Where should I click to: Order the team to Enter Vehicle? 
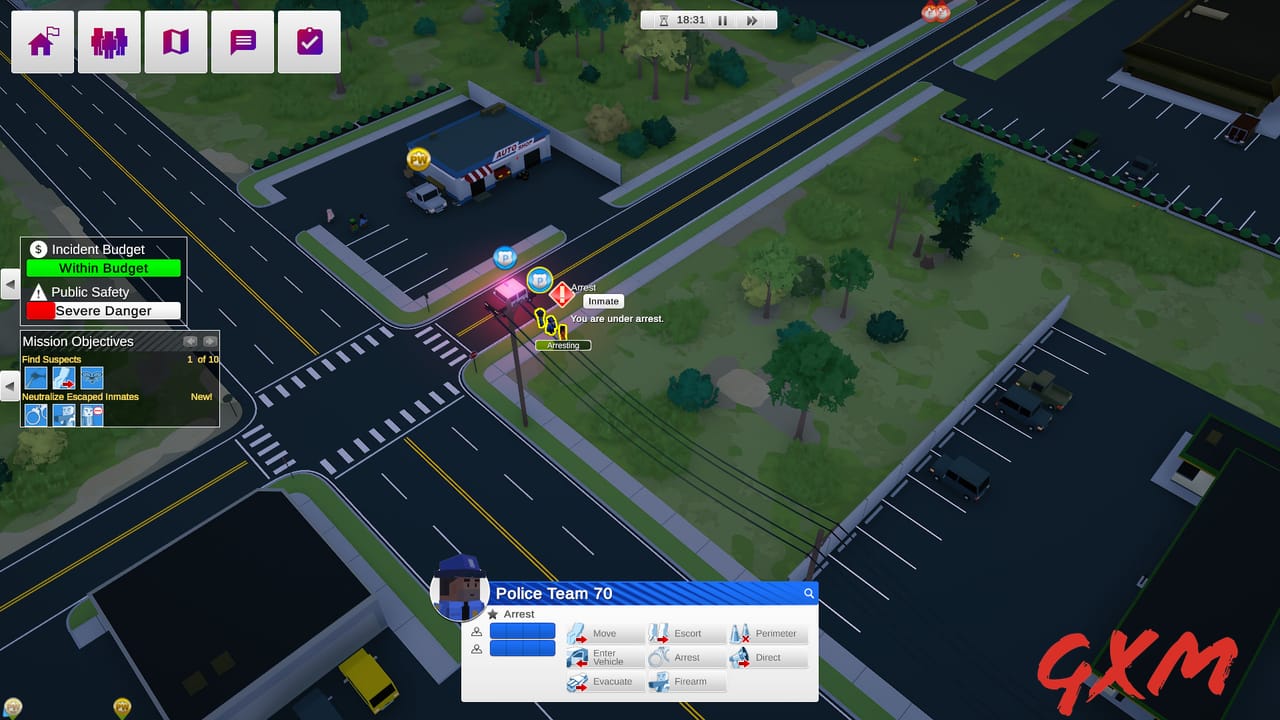(x=605, y=657)
